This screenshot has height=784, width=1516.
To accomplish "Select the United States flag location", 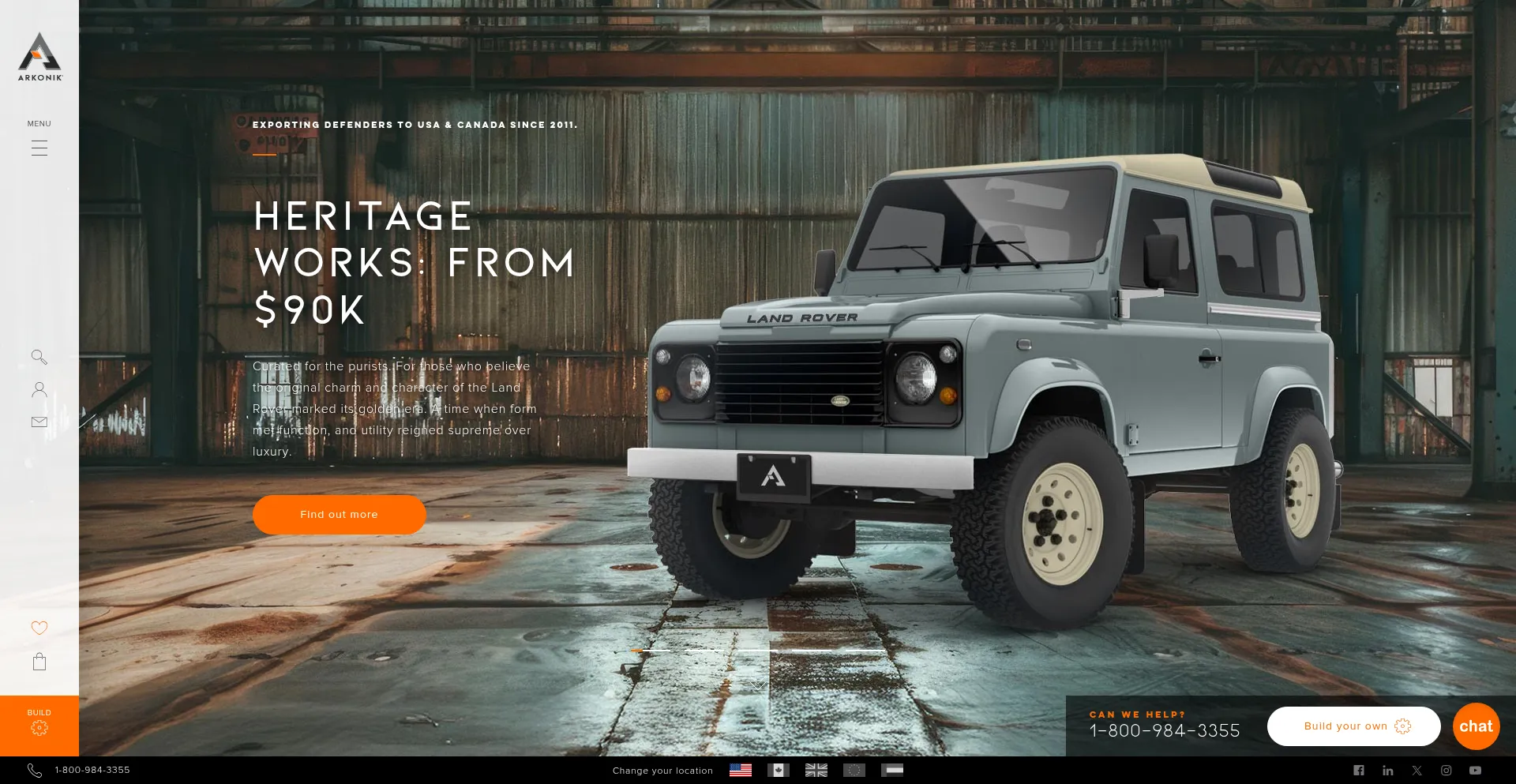I will click(x=740, y=770).
